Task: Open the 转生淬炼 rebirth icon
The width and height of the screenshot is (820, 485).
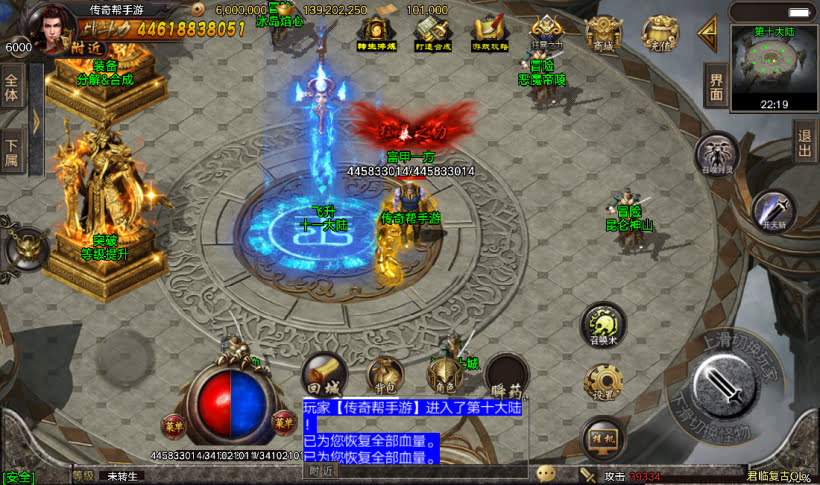Action: [375, 33]
